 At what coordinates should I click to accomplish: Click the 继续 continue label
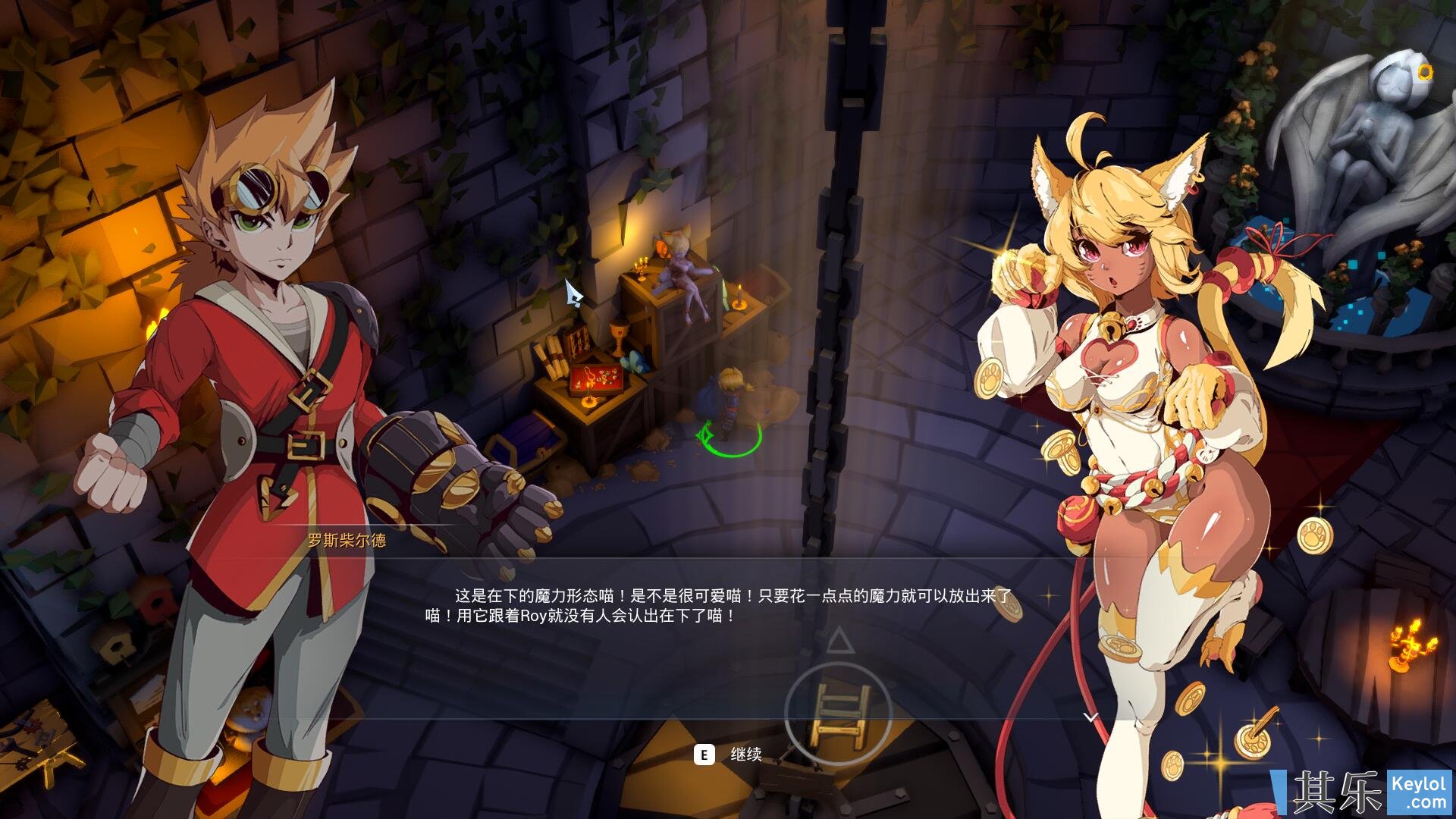745,755
